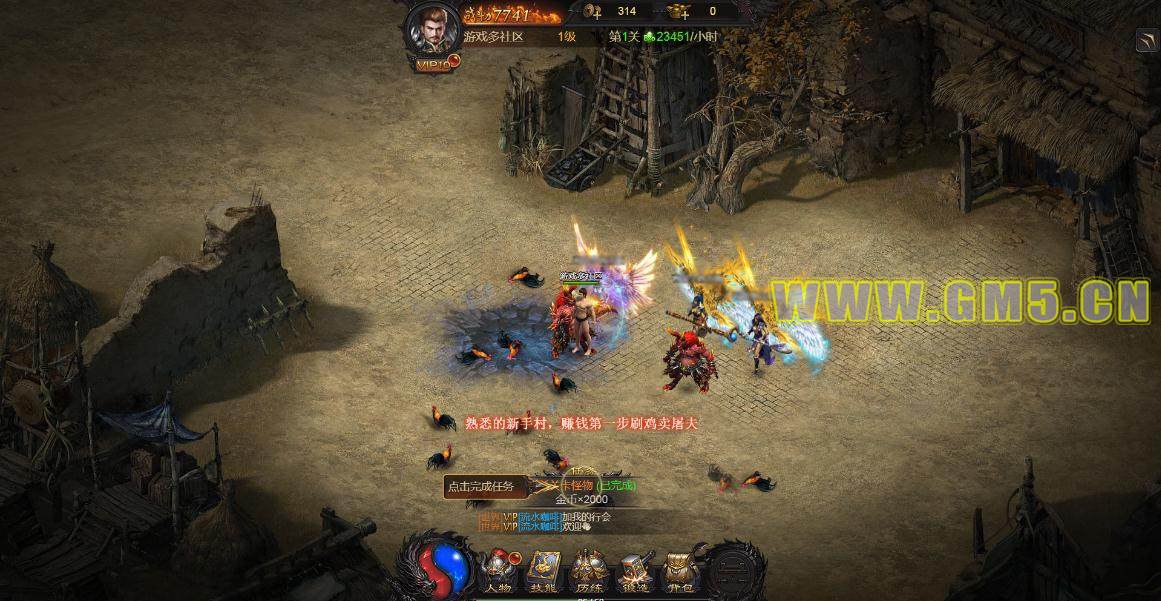1161x601 pixels.
Task: Open the 技能 skills book
Action: pyautogui.click(x=544, y=572)
